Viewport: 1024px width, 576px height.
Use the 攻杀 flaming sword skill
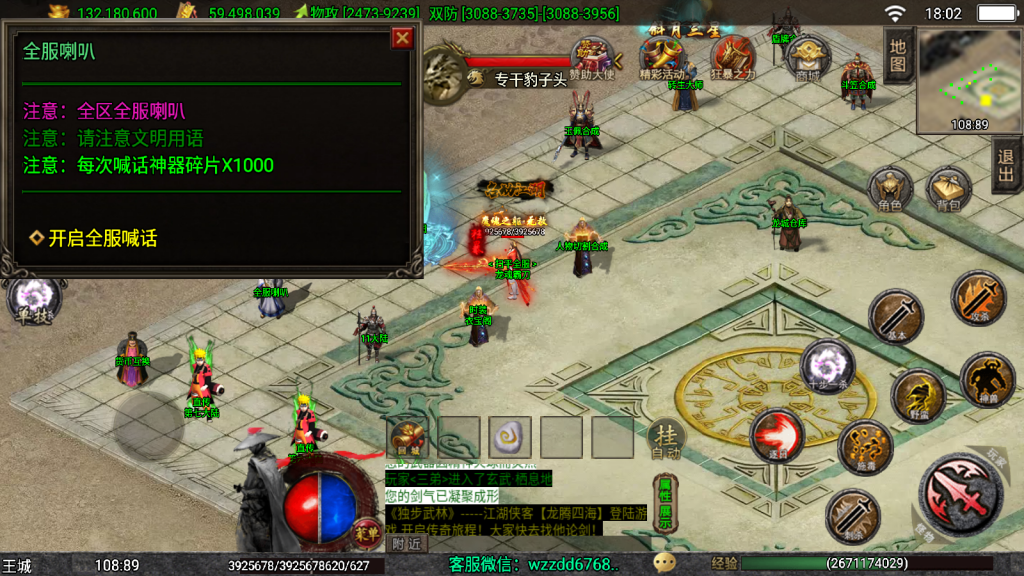click(978, 299)
